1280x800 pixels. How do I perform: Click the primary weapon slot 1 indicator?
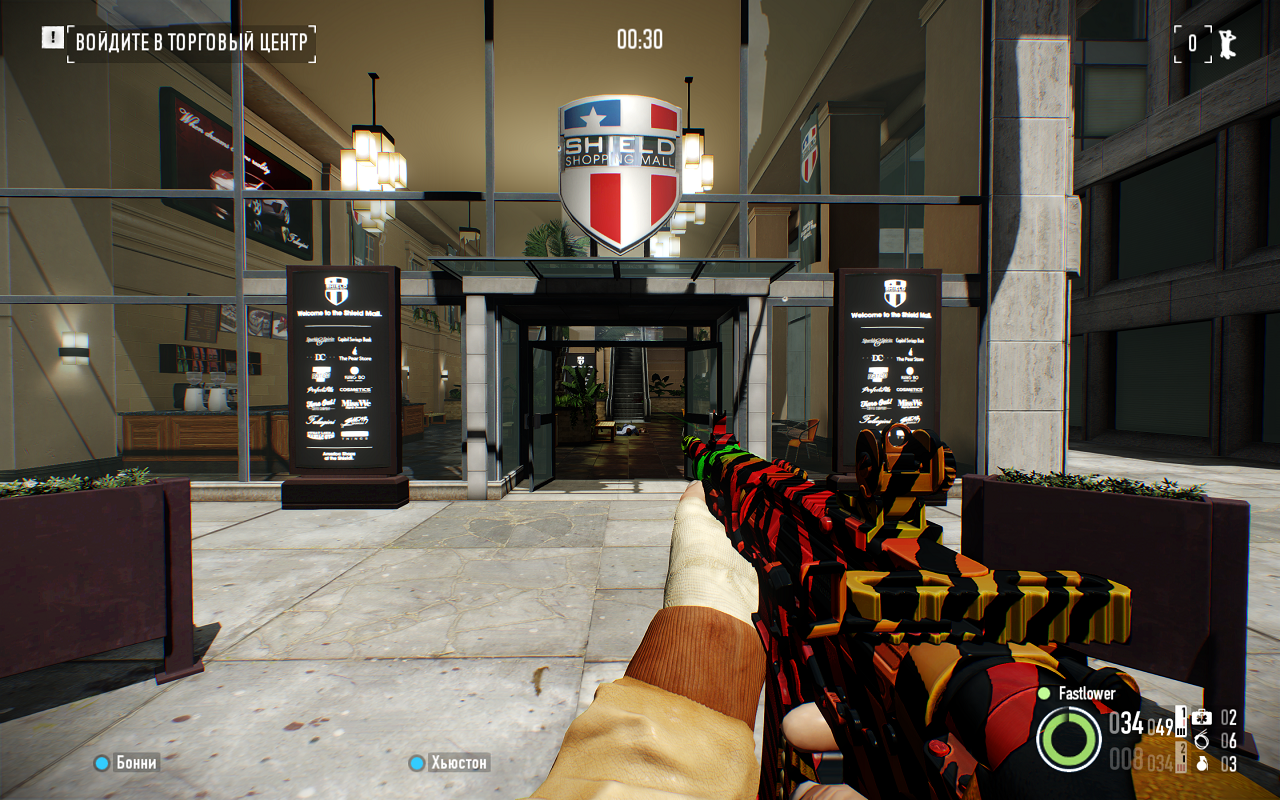click(1181, 719)
